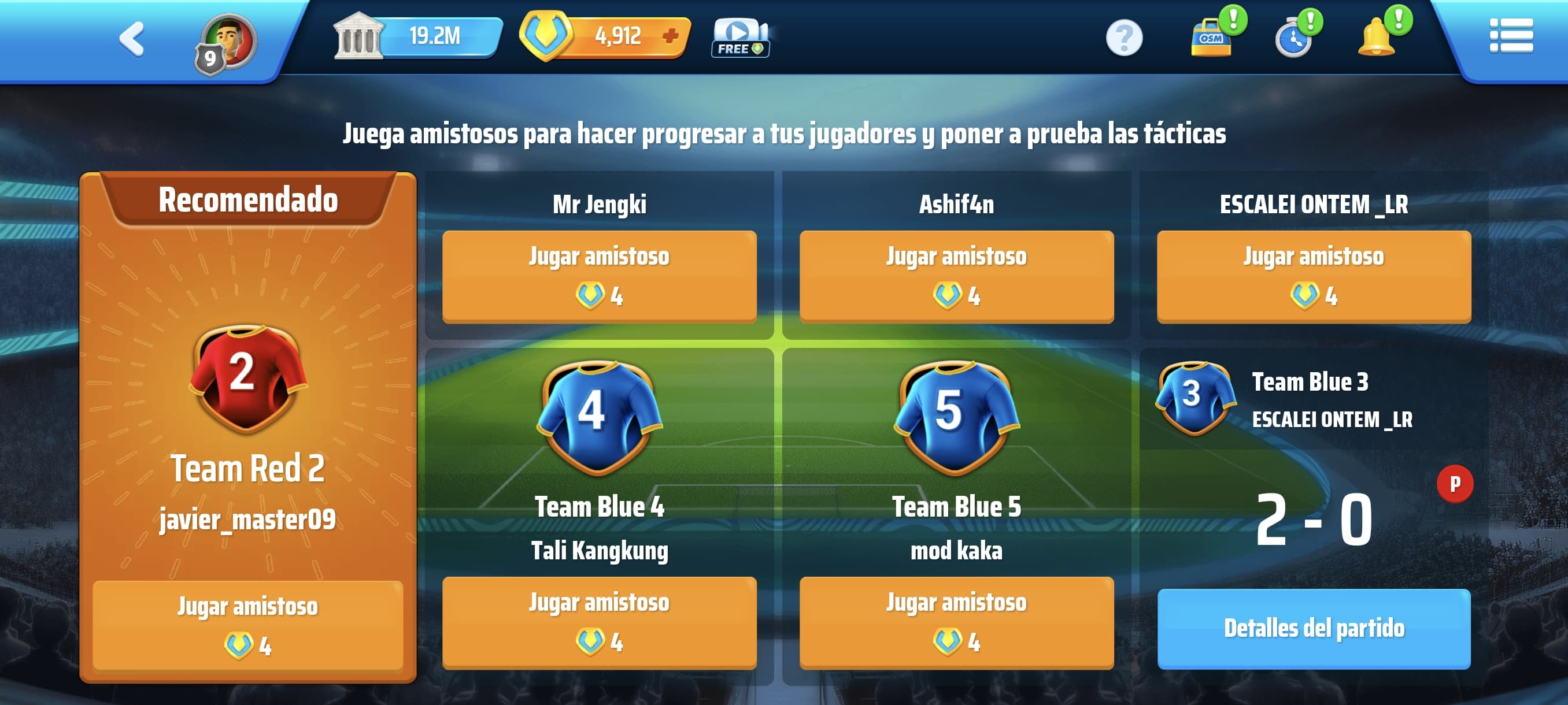Open the main hamburger menu
1568x705 pixels.
(x=1511, y=36)
